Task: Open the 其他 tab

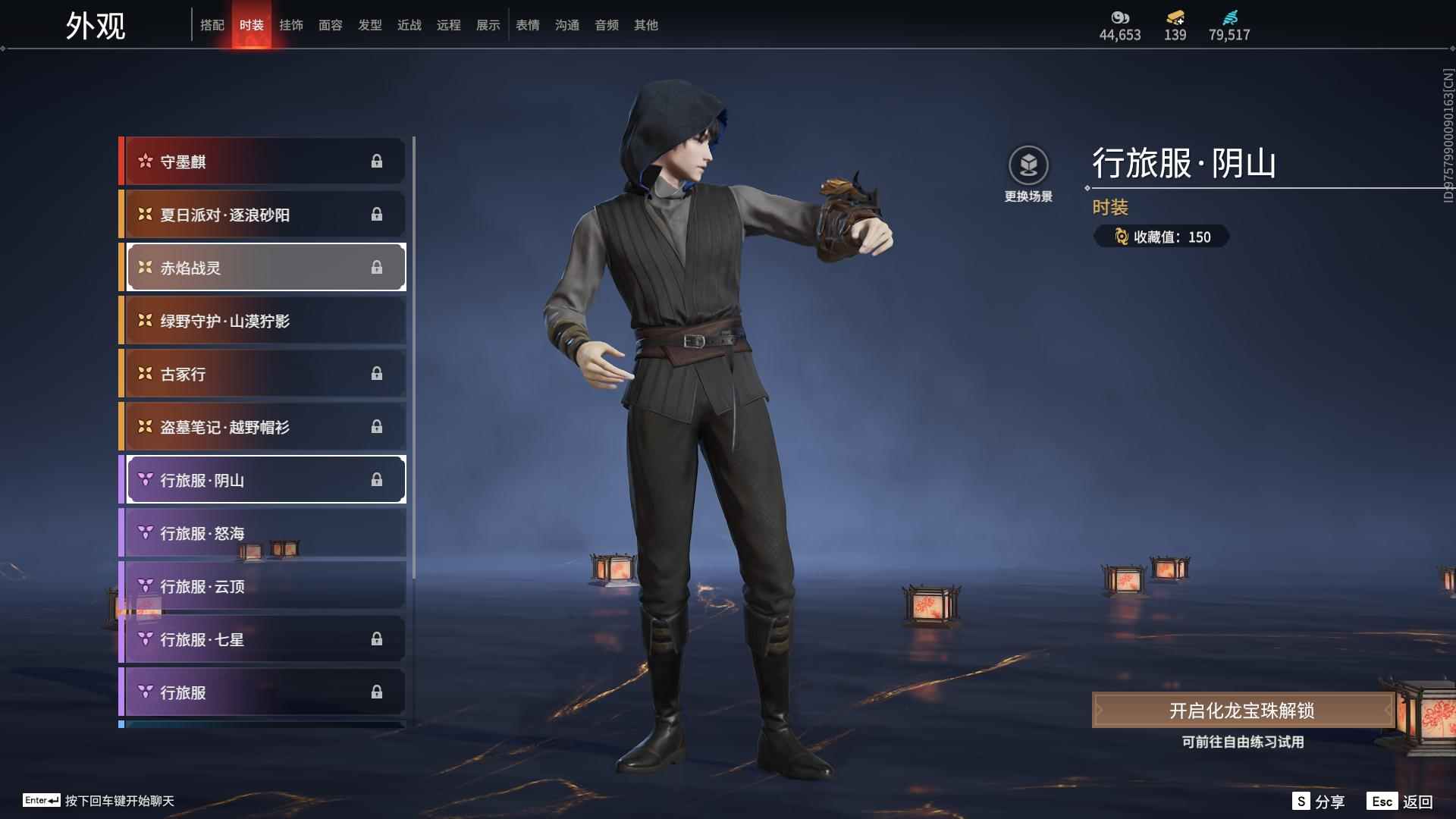Action: coord(646,25)
